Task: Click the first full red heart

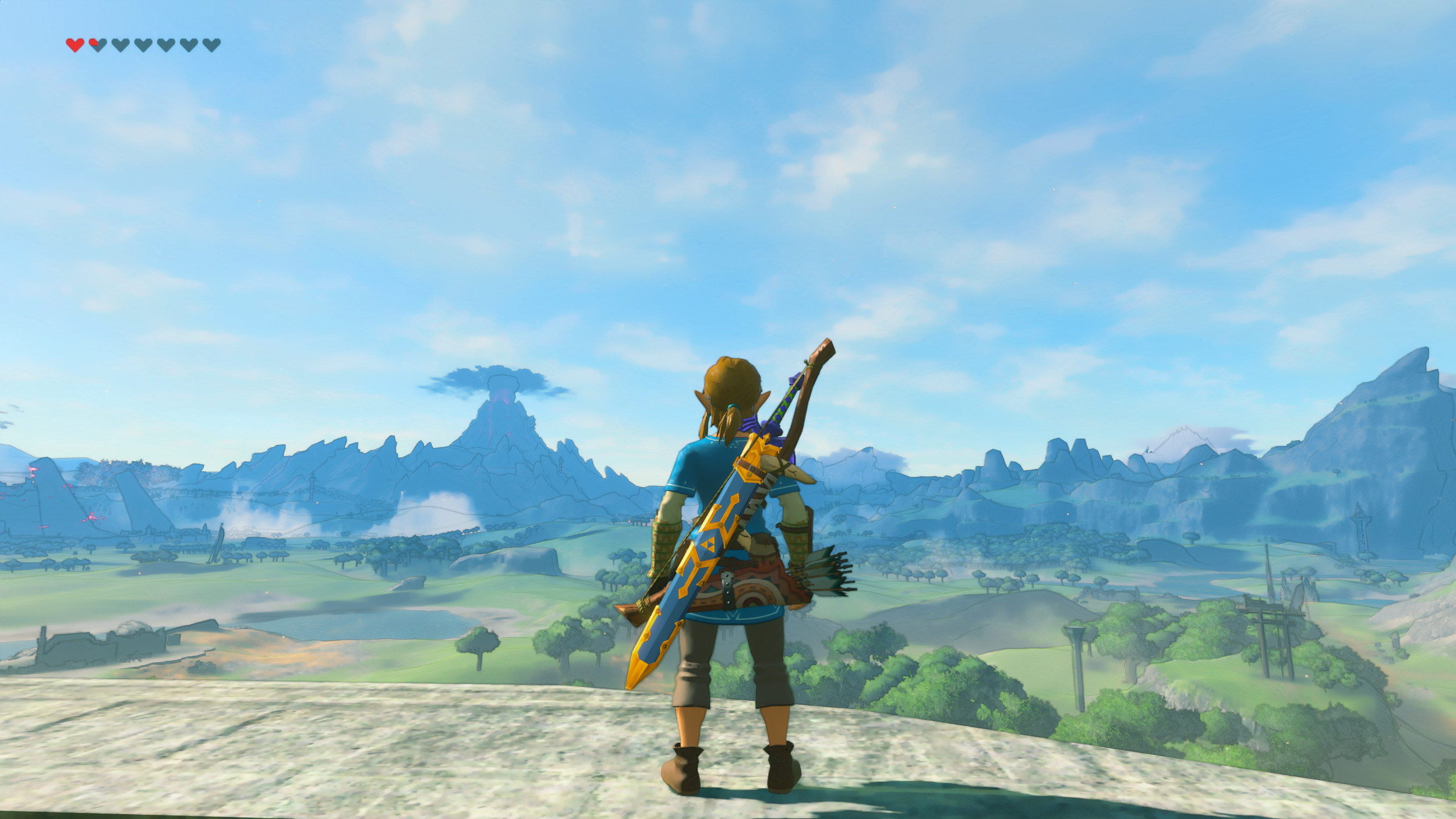Action: coord(75,44)
